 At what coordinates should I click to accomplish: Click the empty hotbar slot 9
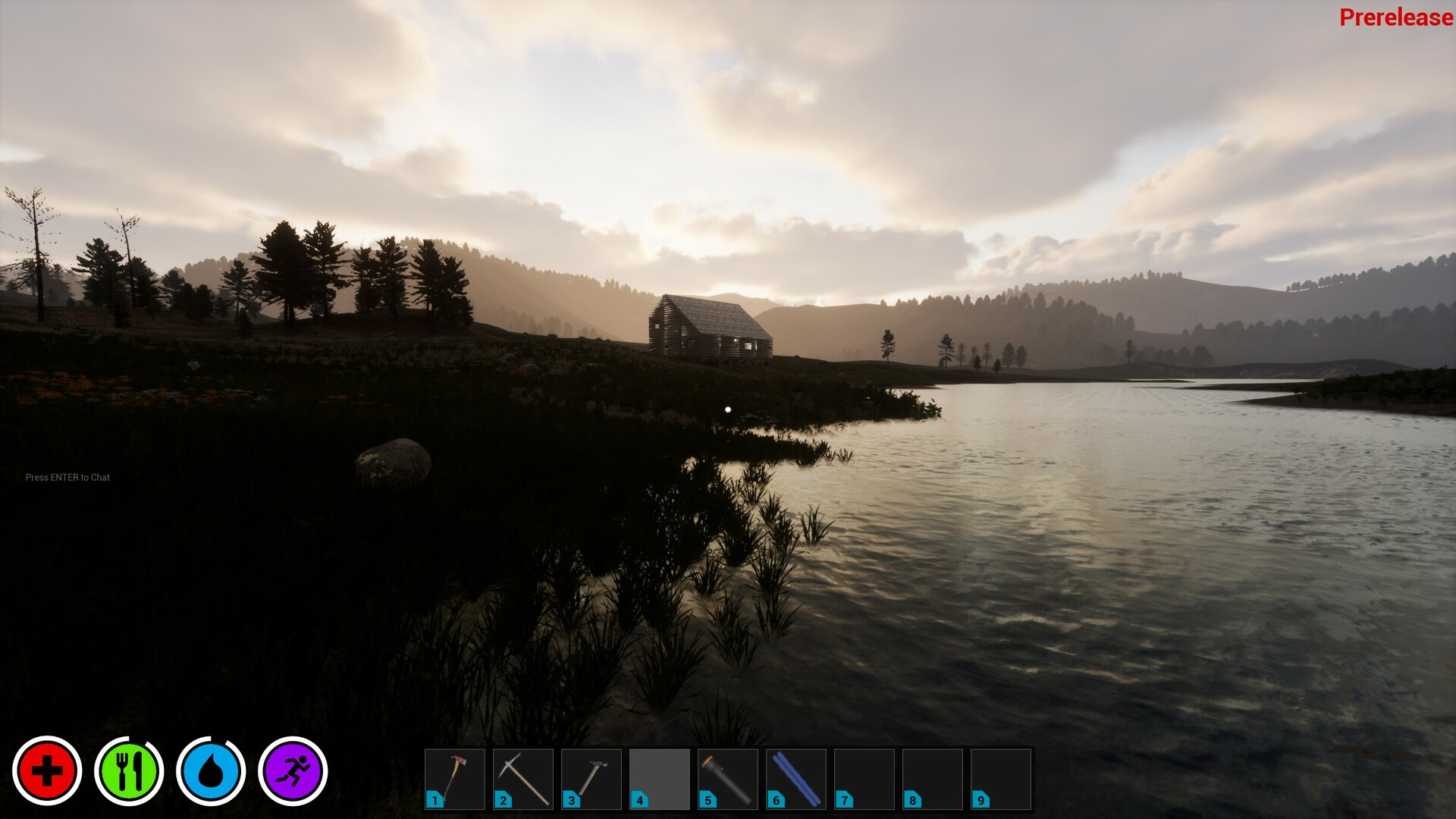click(x=1001, y=778)
